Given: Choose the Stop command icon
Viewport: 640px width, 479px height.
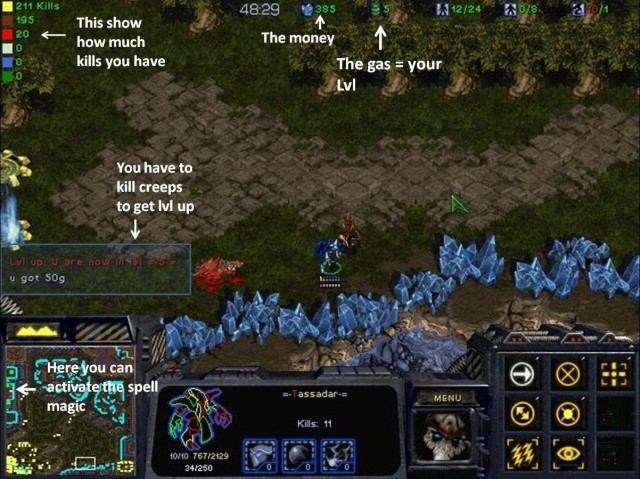Looking at the screenshot, I should pos(569,373).
